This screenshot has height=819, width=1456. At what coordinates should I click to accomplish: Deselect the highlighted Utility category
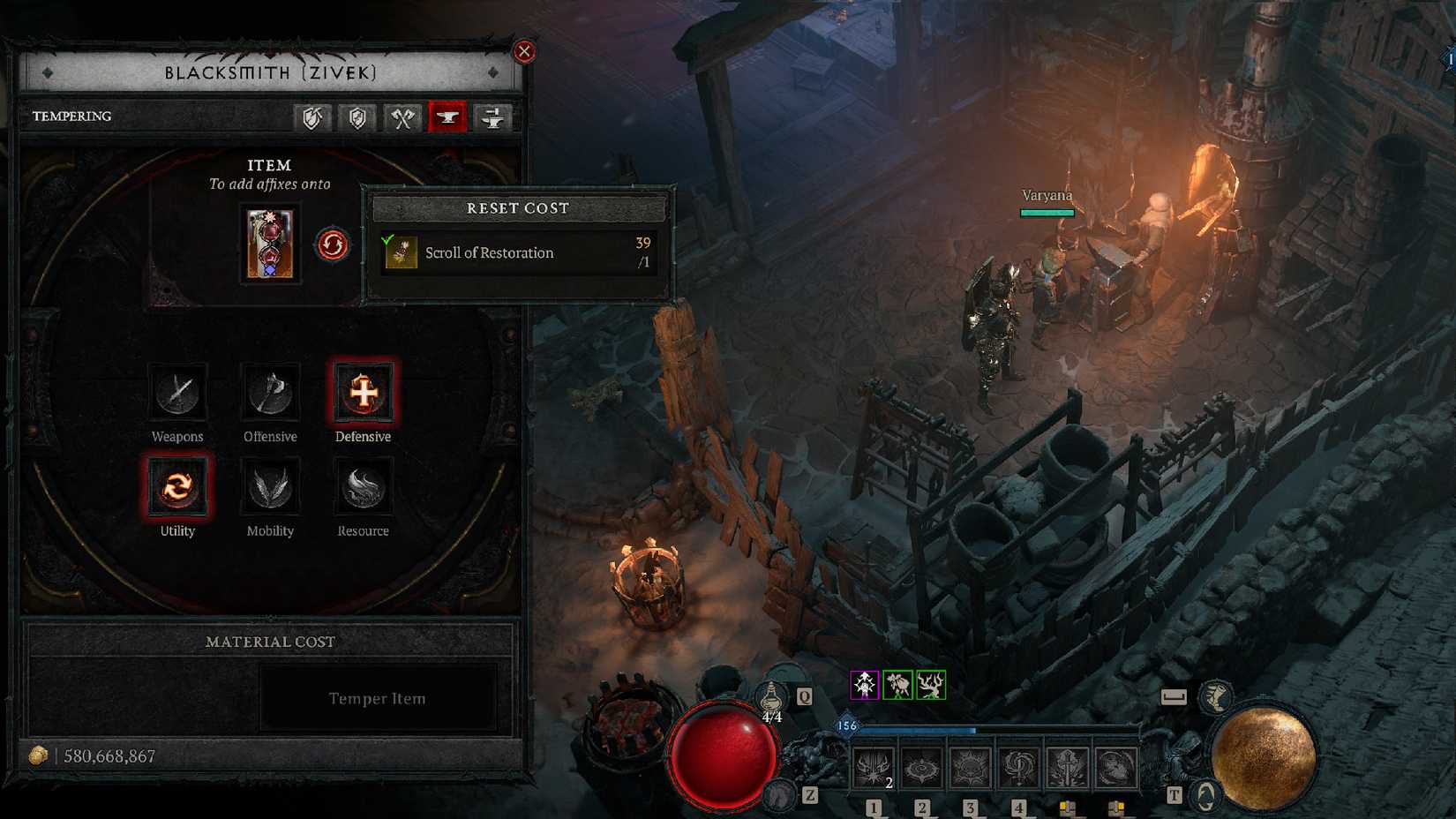pyautogui.click(x=176, y=488)
